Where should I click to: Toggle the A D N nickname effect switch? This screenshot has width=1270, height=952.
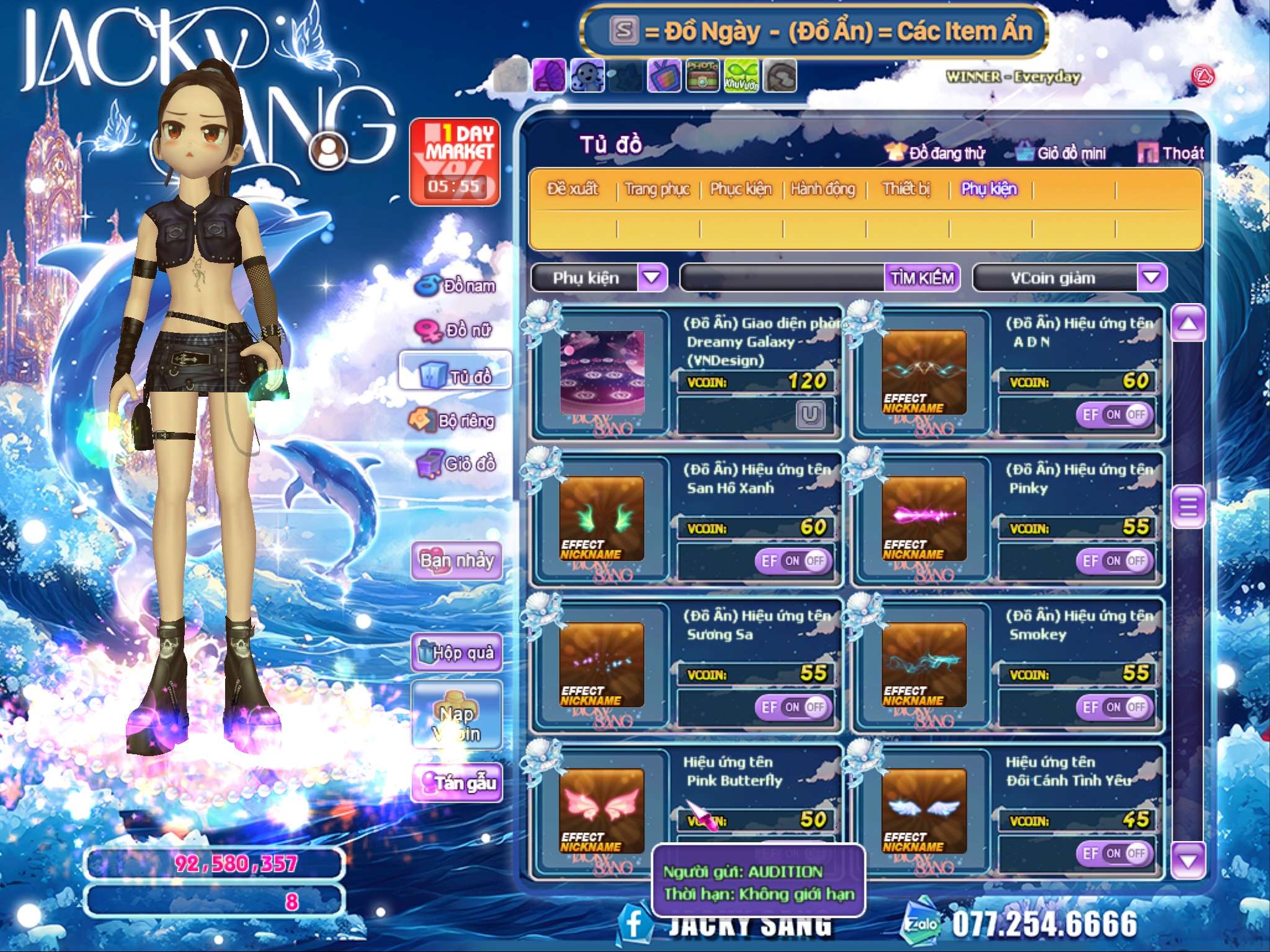1114,415
